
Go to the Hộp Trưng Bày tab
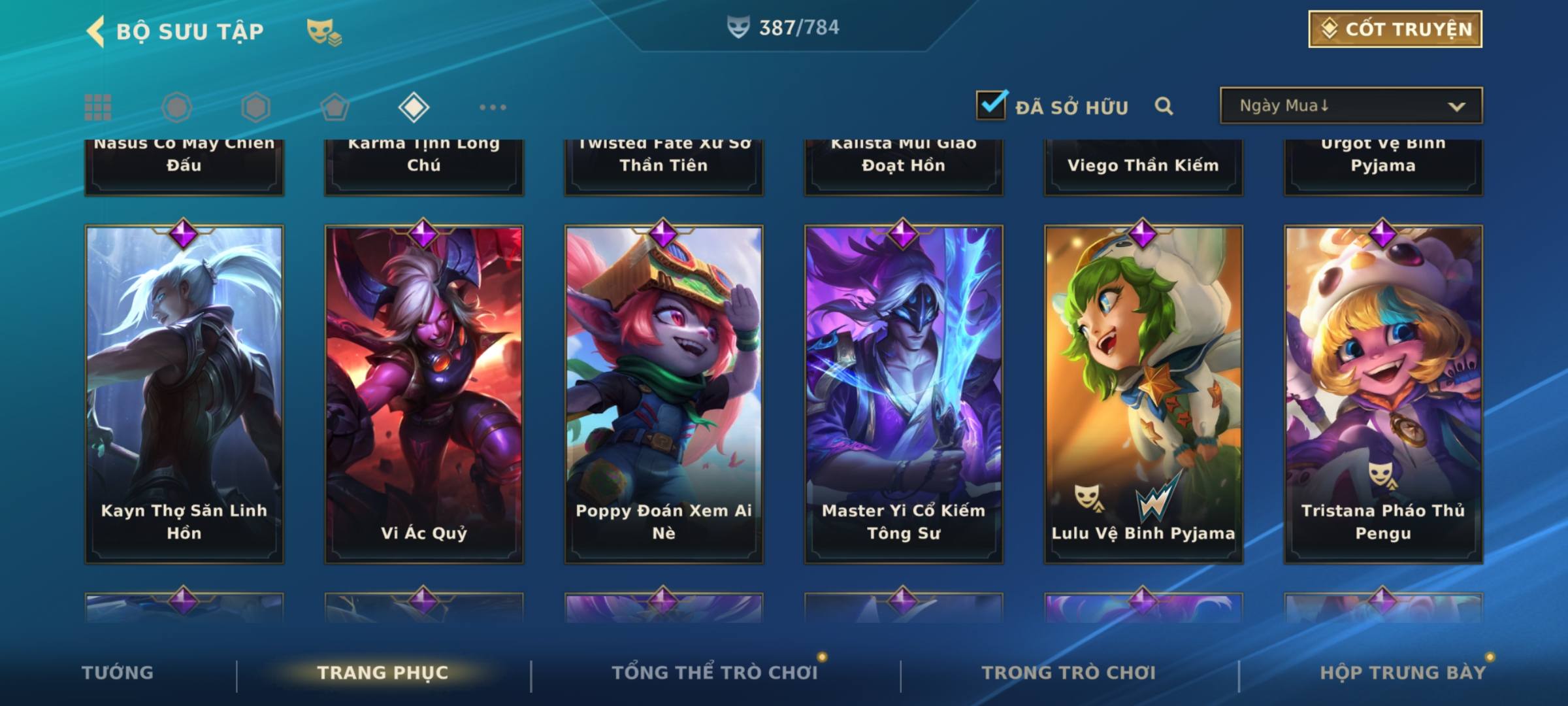(x=1403, y=673)
